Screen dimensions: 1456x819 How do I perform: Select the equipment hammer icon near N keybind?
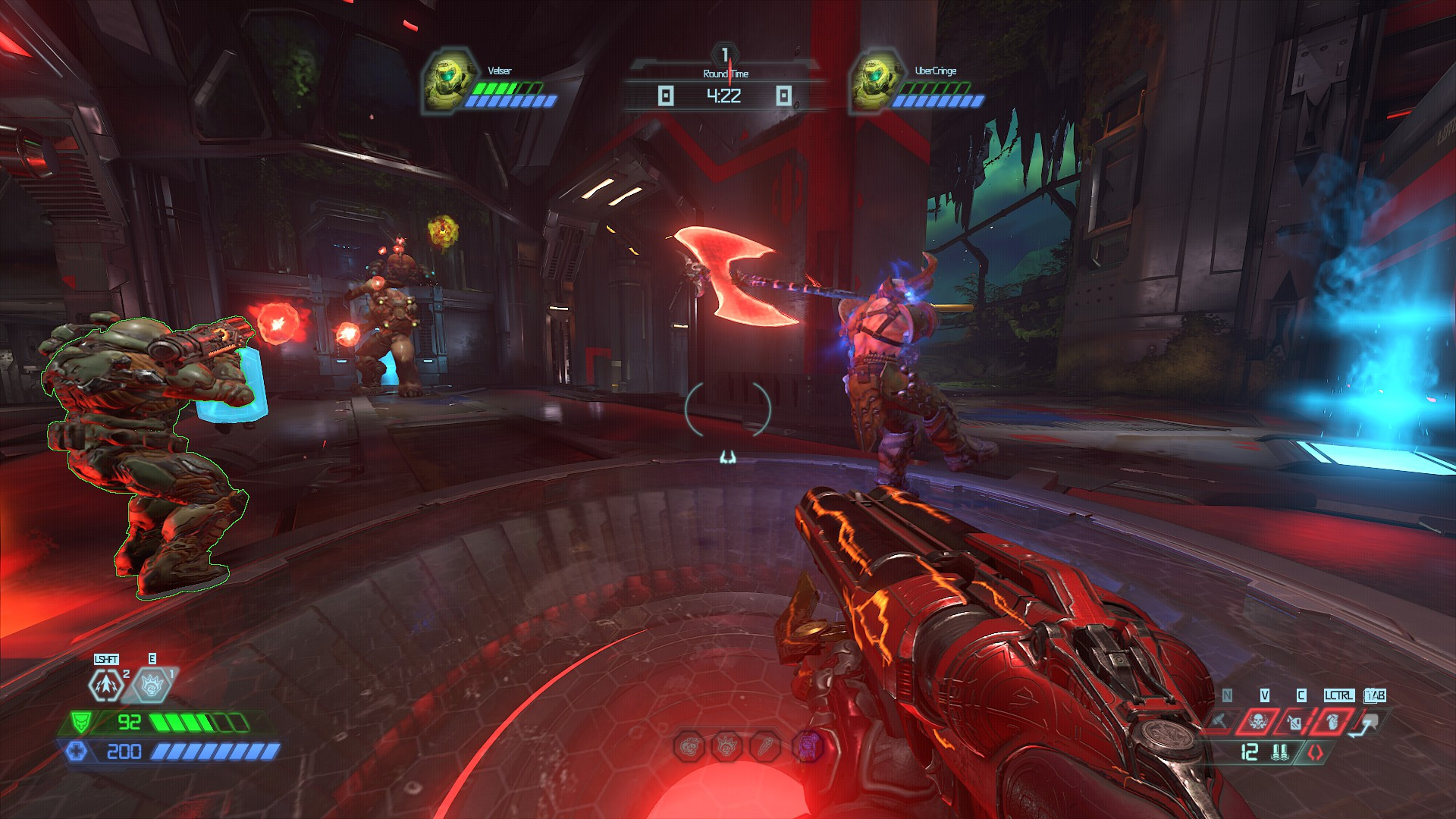[1219, 720]
